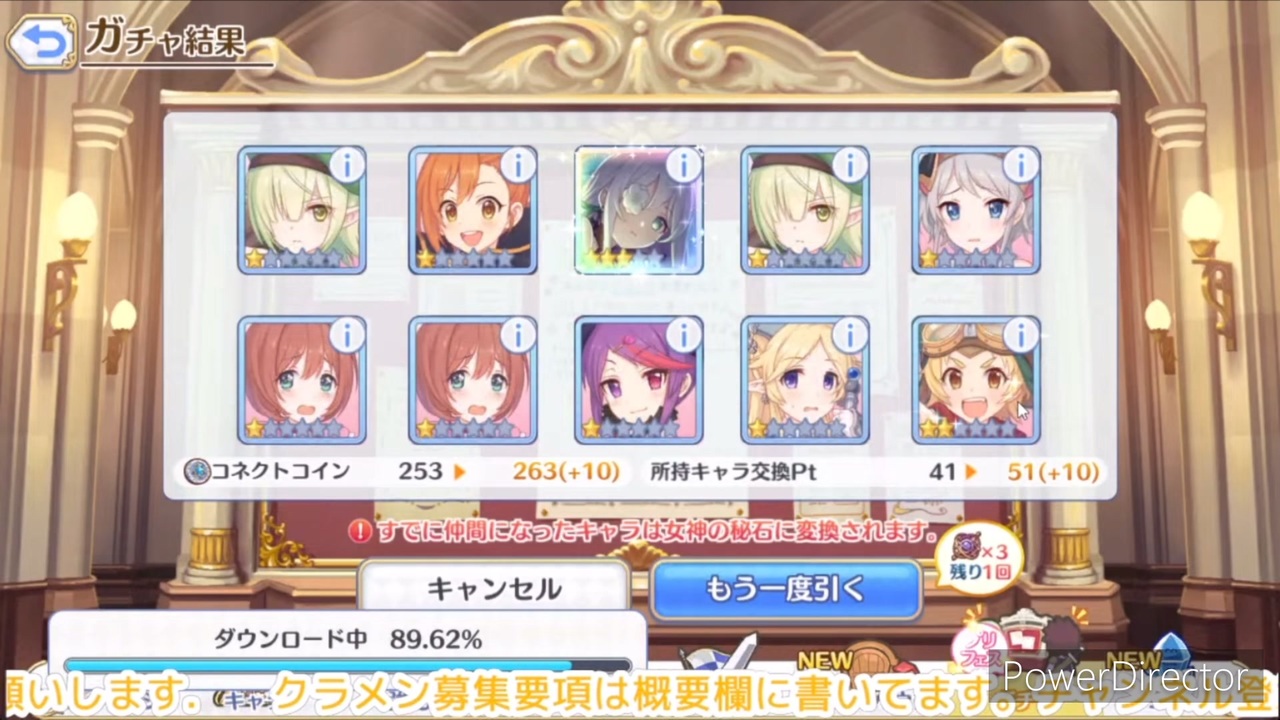Image resolution: width=1280 pixels, height=720 pixels.
Task: Select the white-haired character thumbnail top-right
Action: 975,210
